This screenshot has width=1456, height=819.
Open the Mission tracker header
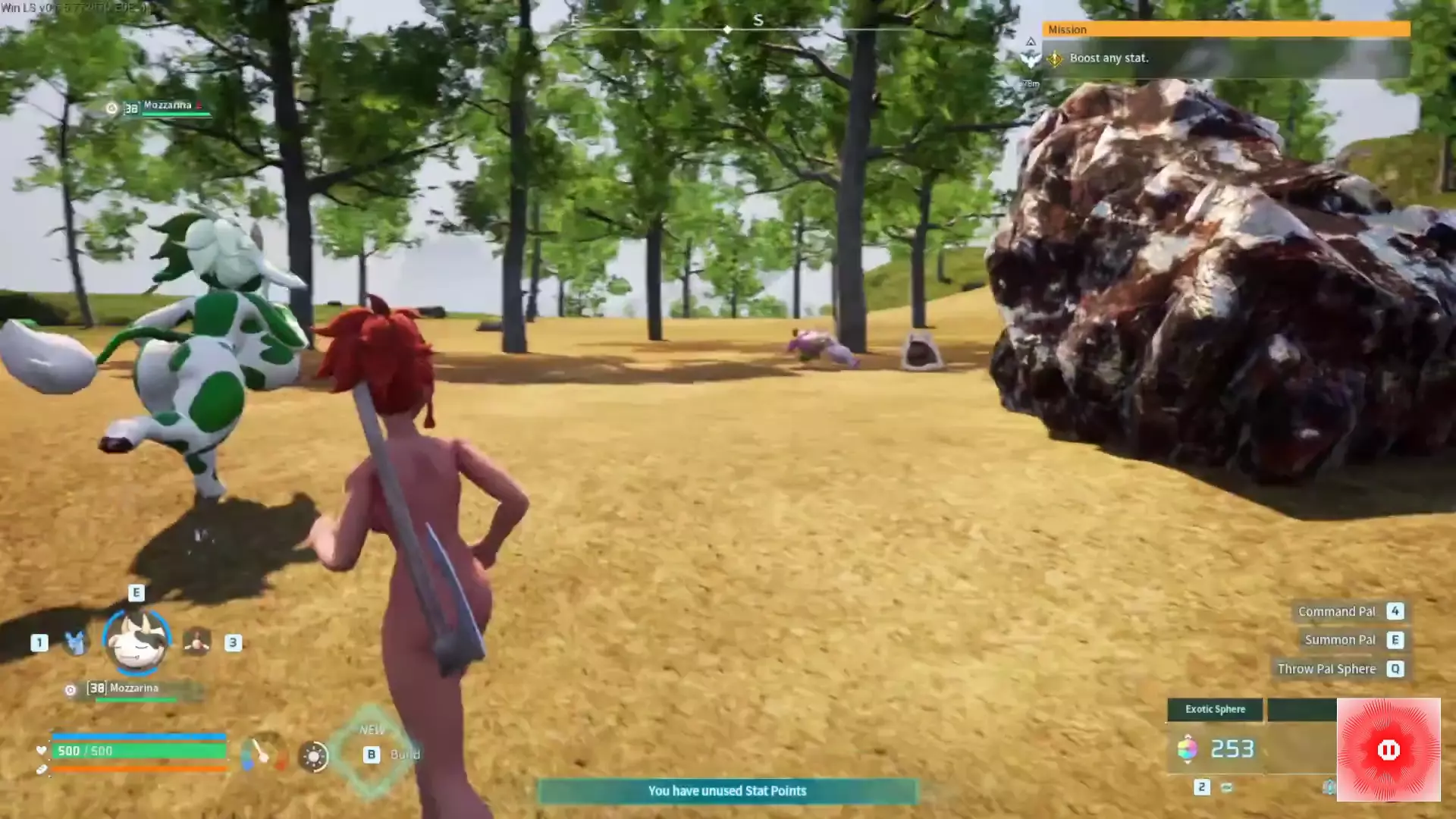click(1225, 30)
